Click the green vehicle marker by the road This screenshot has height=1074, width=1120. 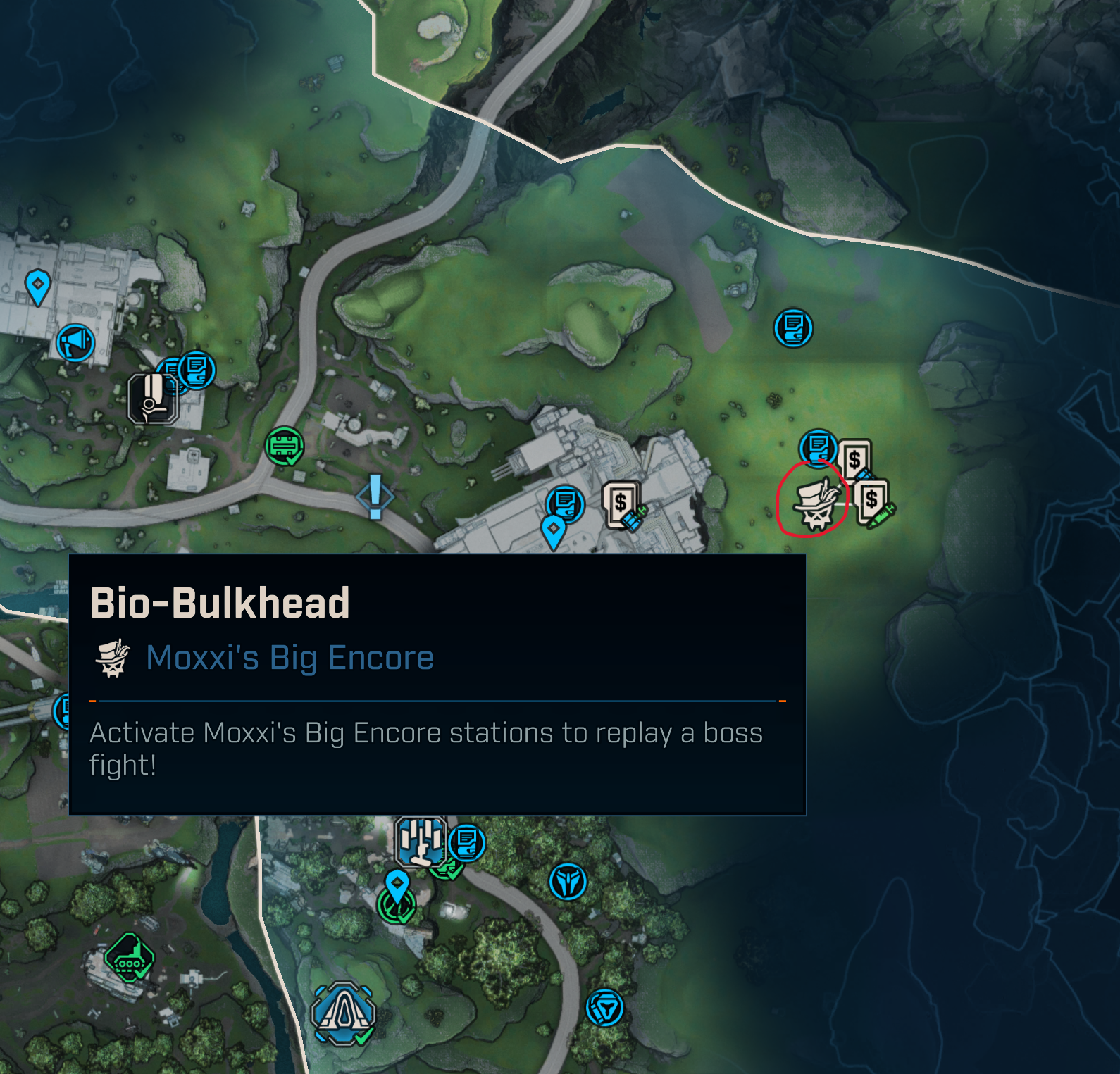284,447
